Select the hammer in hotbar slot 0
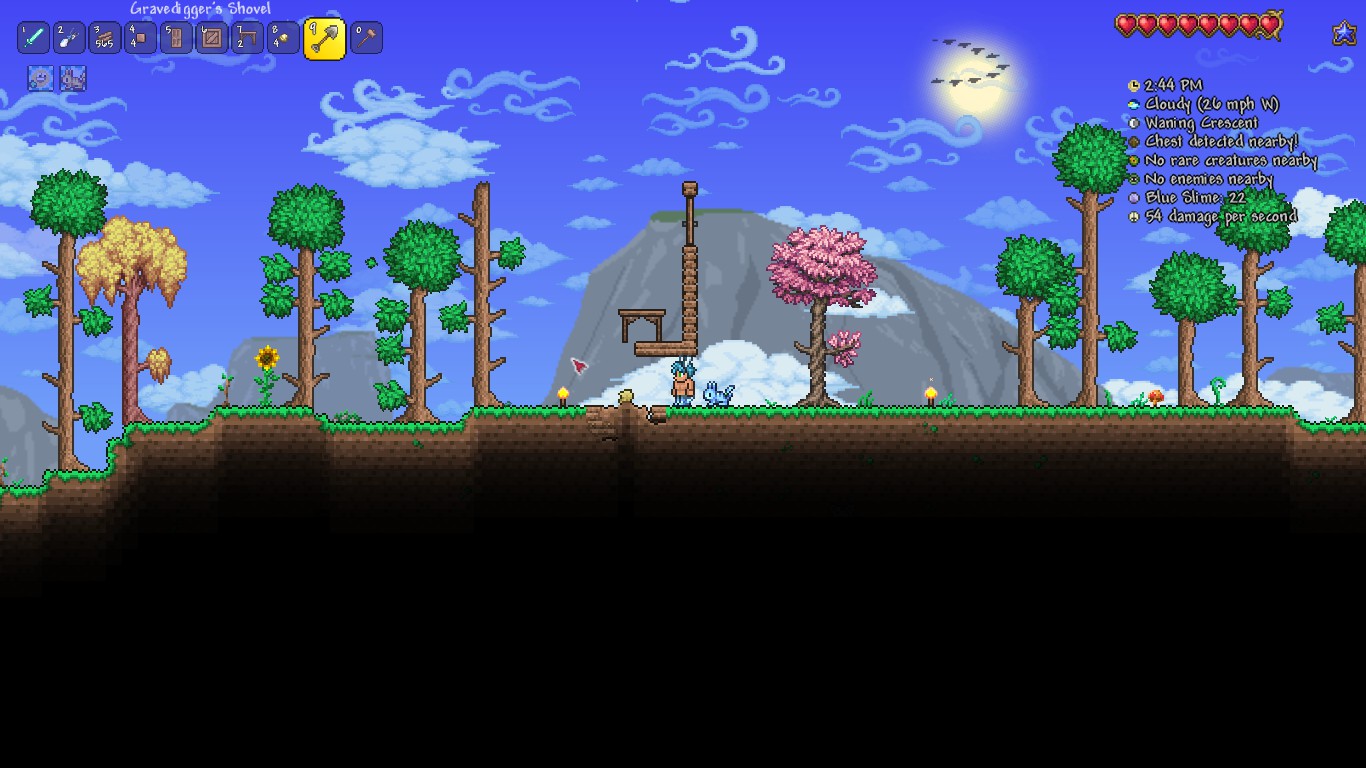 point(364,37)
